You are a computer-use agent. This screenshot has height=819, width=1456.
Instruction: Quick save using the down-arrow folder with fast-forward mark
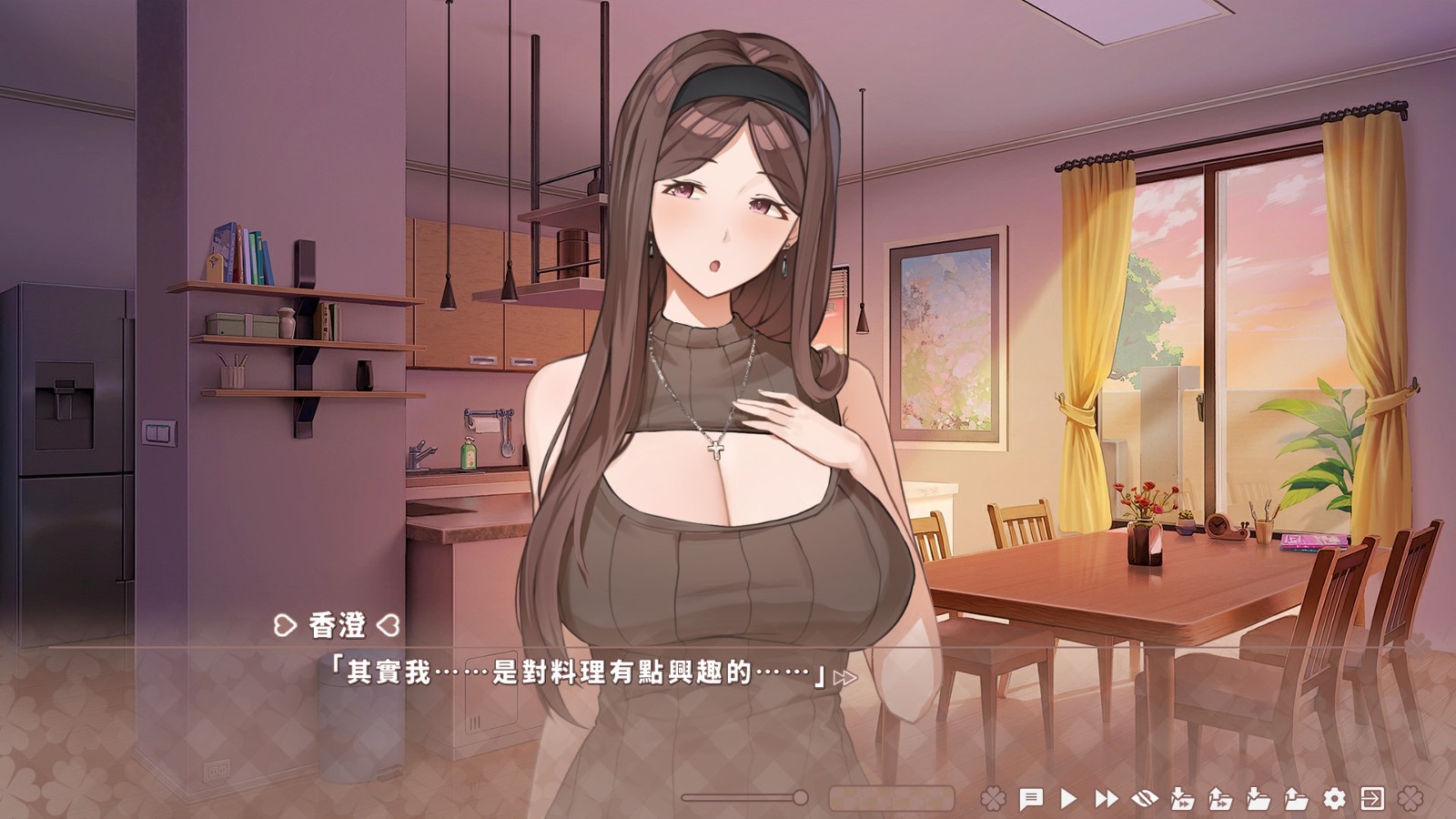(1182, 799)
